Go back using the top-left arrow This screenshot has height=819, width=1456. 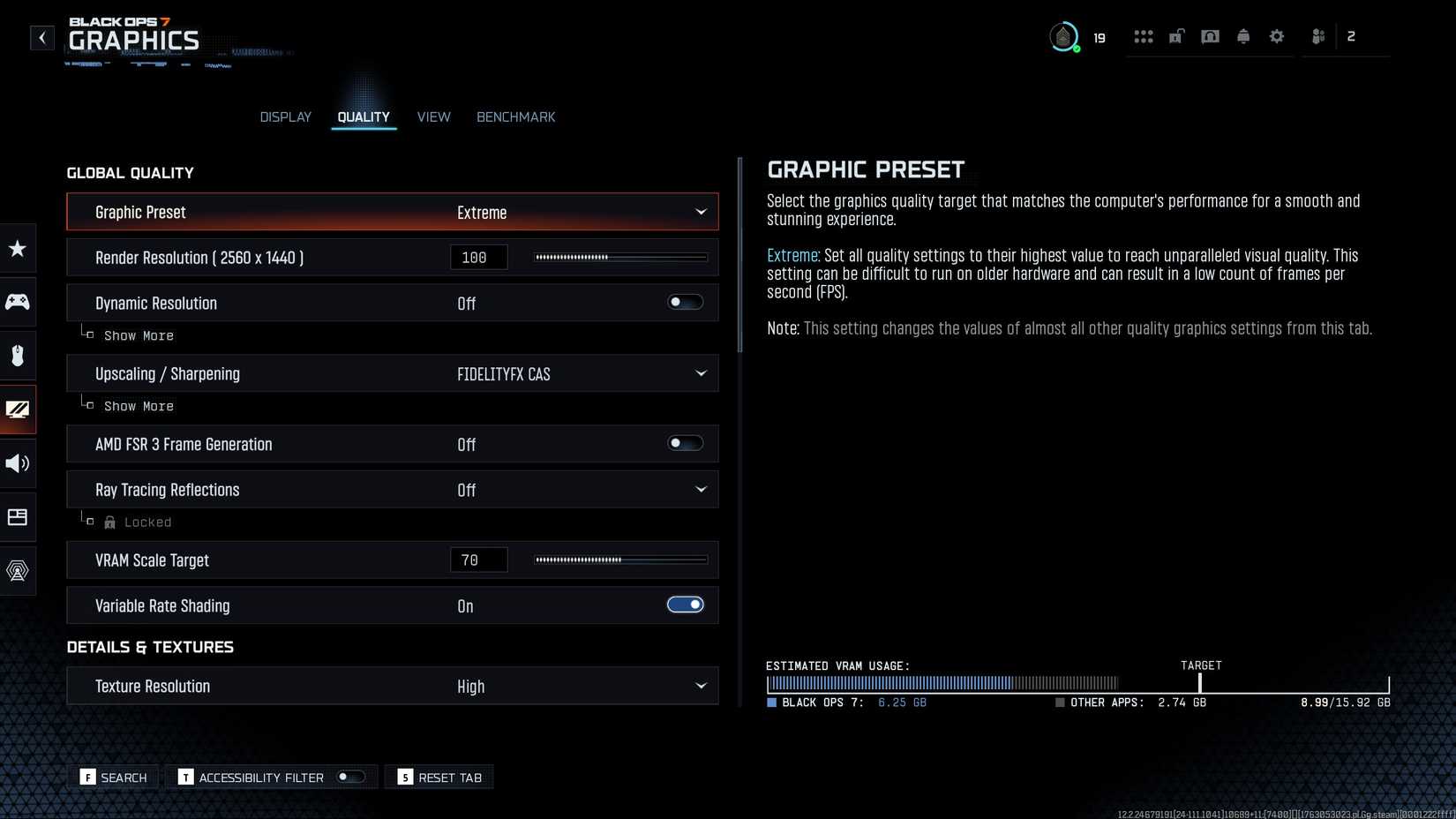point(41,38)
